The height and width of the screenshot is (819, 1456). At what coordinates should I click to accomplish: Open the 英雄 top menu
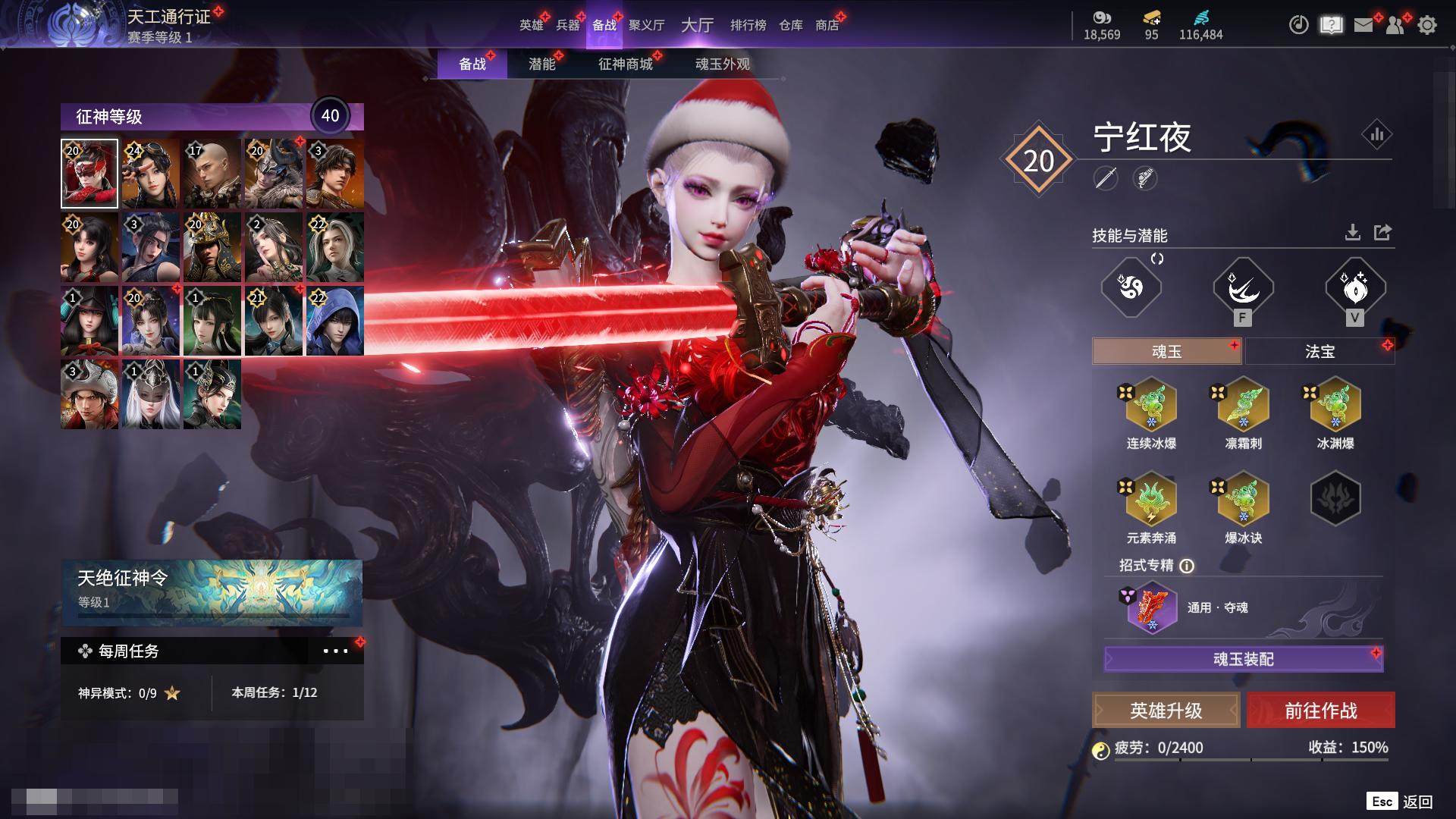(x=531, y=25)
